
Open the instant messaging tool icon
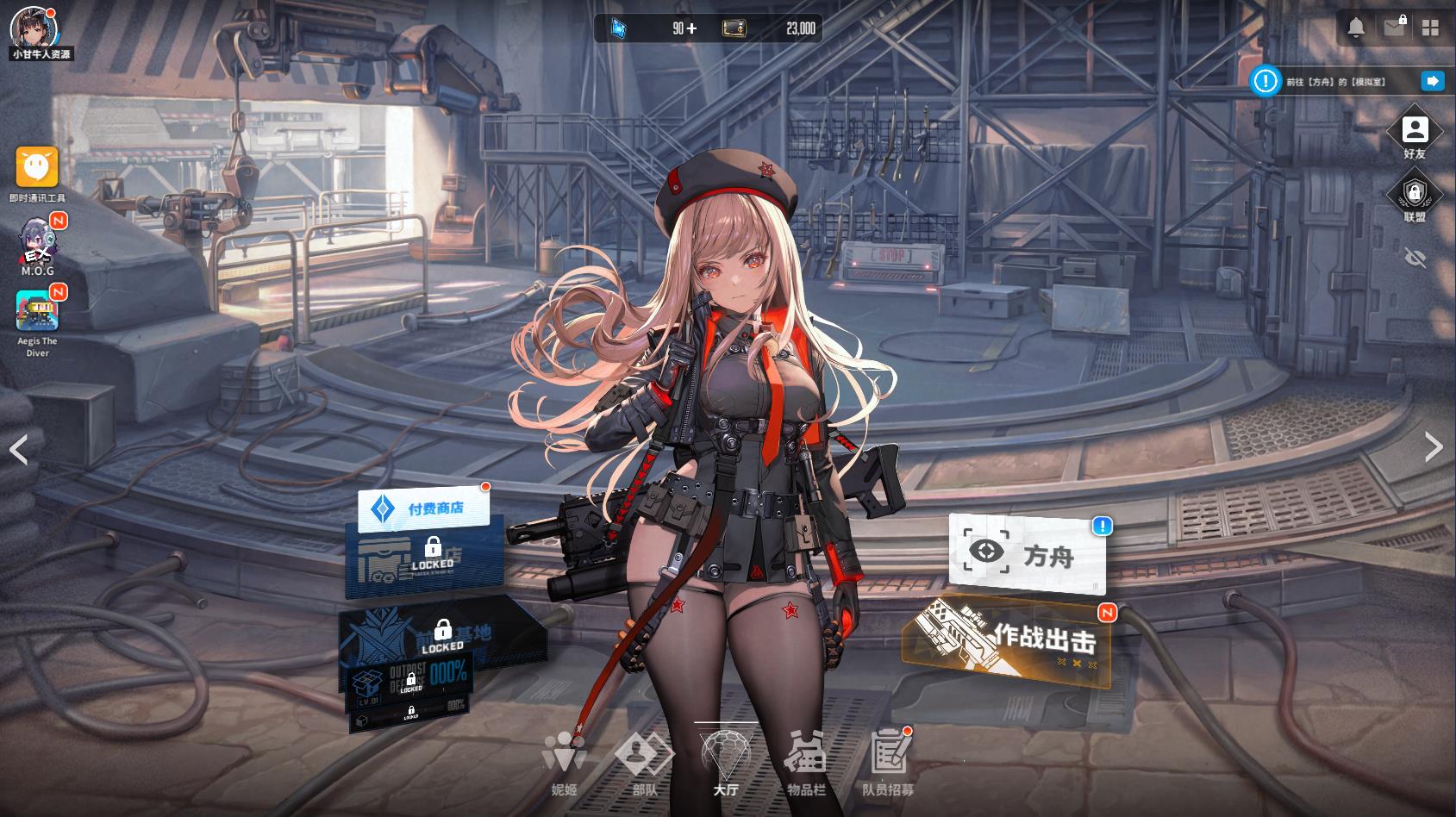click(x=37, y=167)
